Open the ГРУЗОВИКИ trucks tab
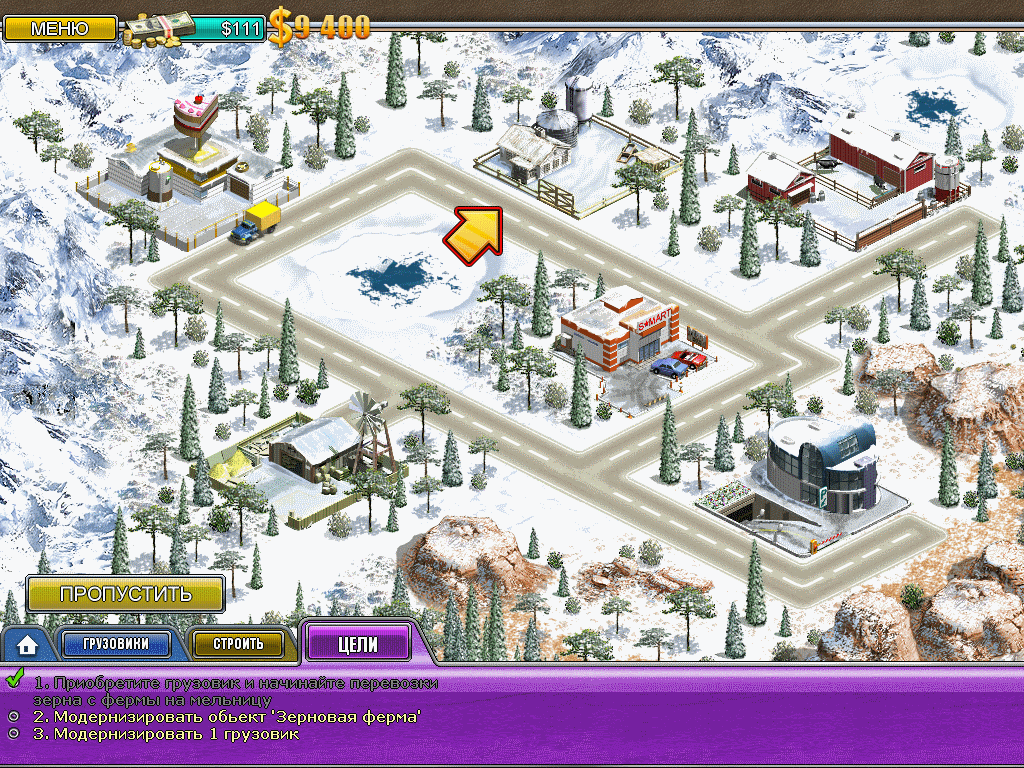The image size is (1024, 768). click(116, 644)
